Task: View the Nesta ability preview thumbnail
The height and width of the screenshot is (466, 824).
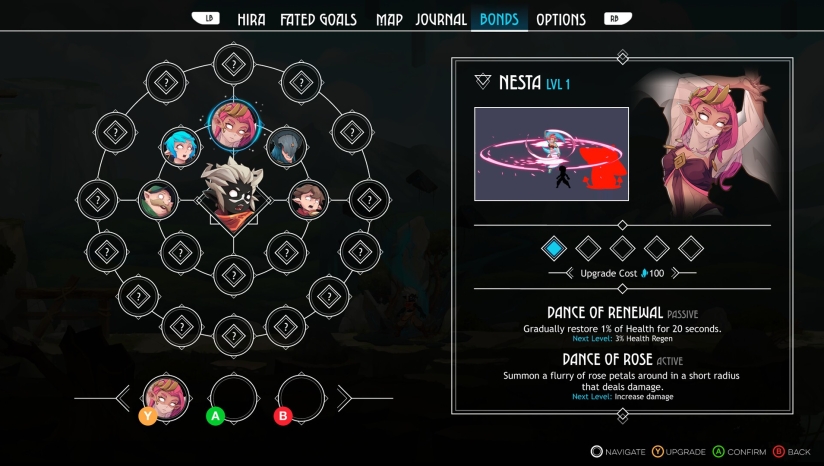Action: click(x=551, y=154)
